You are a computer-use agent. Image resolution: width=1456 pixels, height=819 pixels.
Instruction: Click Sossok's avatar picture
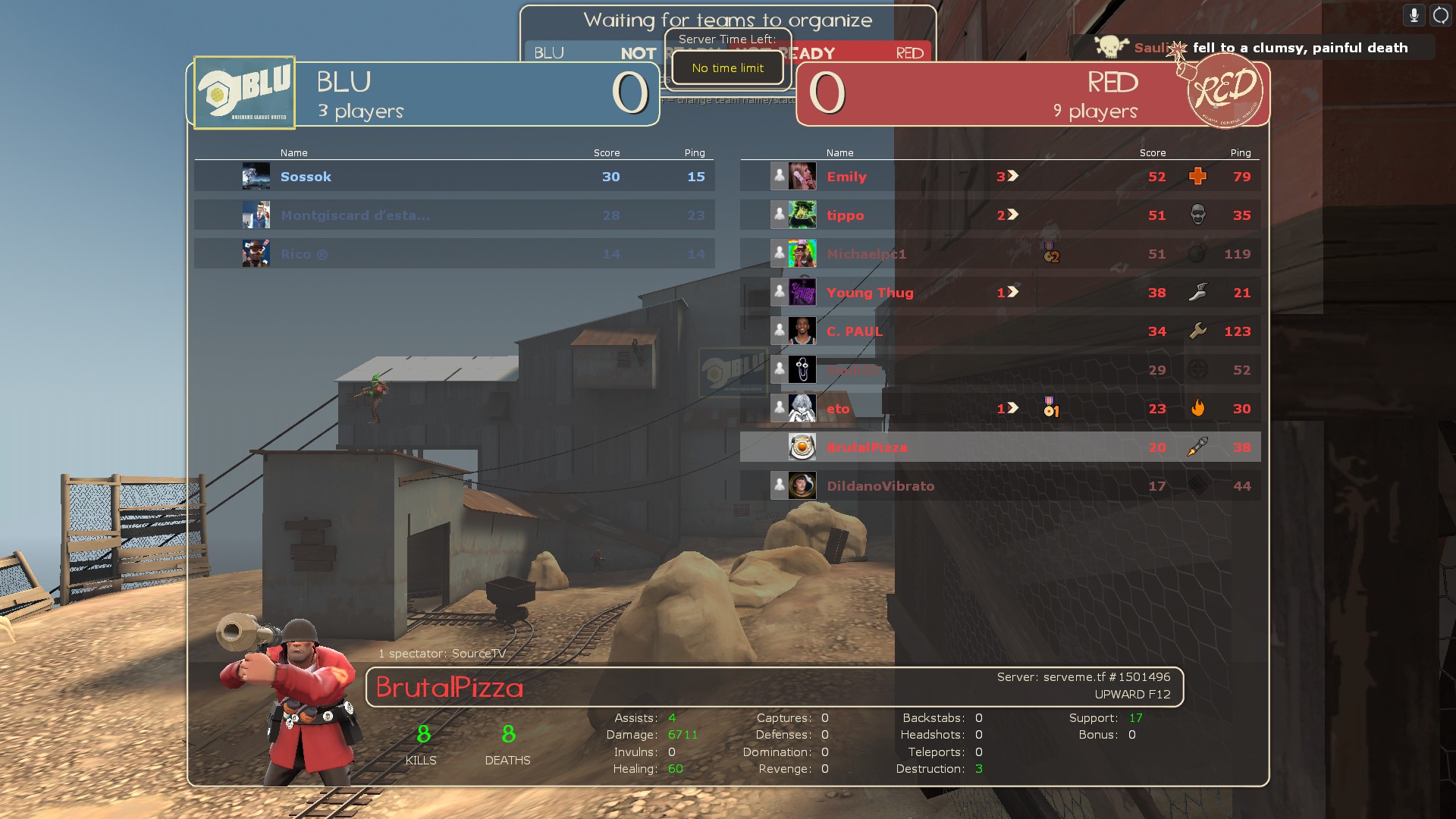(x=256, y=177)
